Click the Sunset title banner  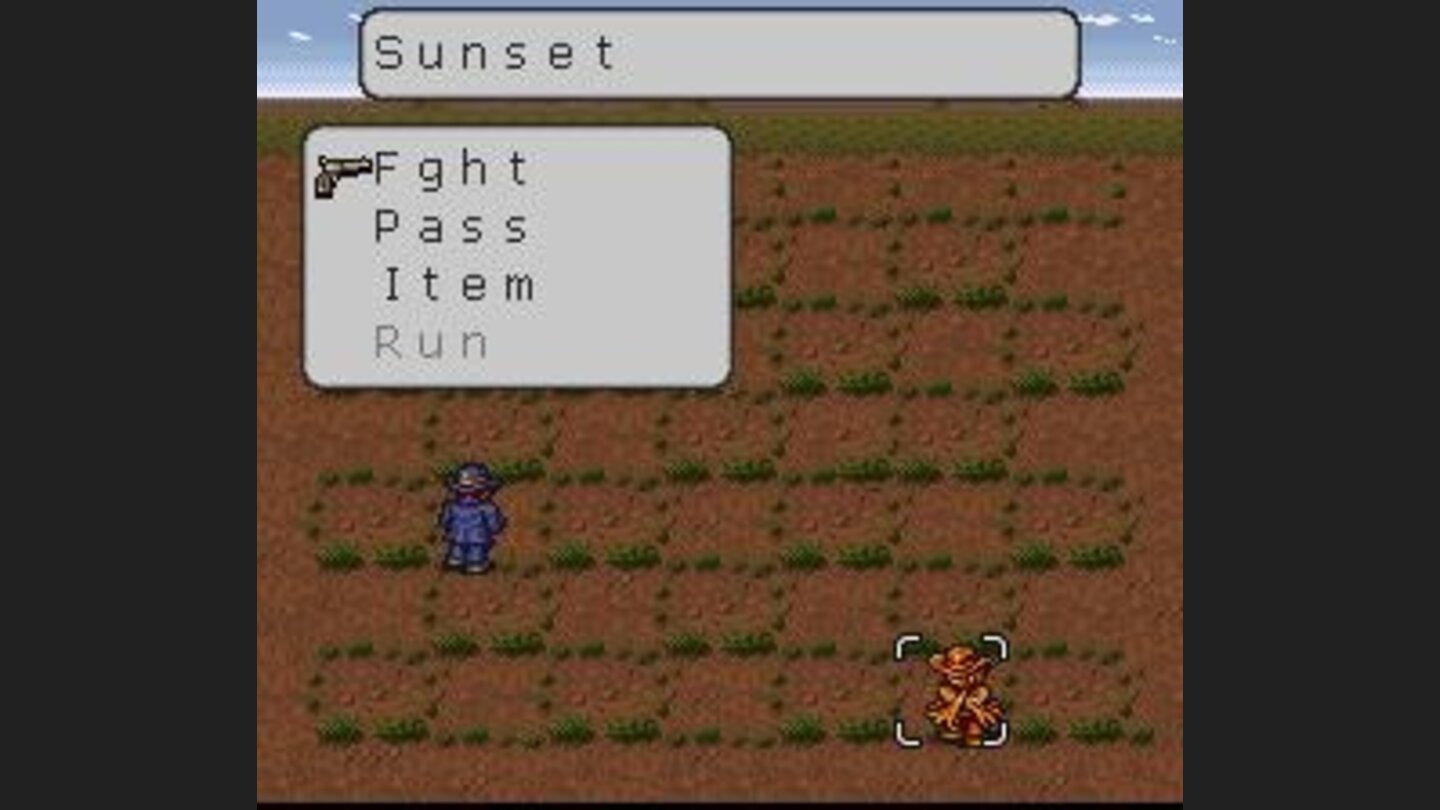coord(718,52)
